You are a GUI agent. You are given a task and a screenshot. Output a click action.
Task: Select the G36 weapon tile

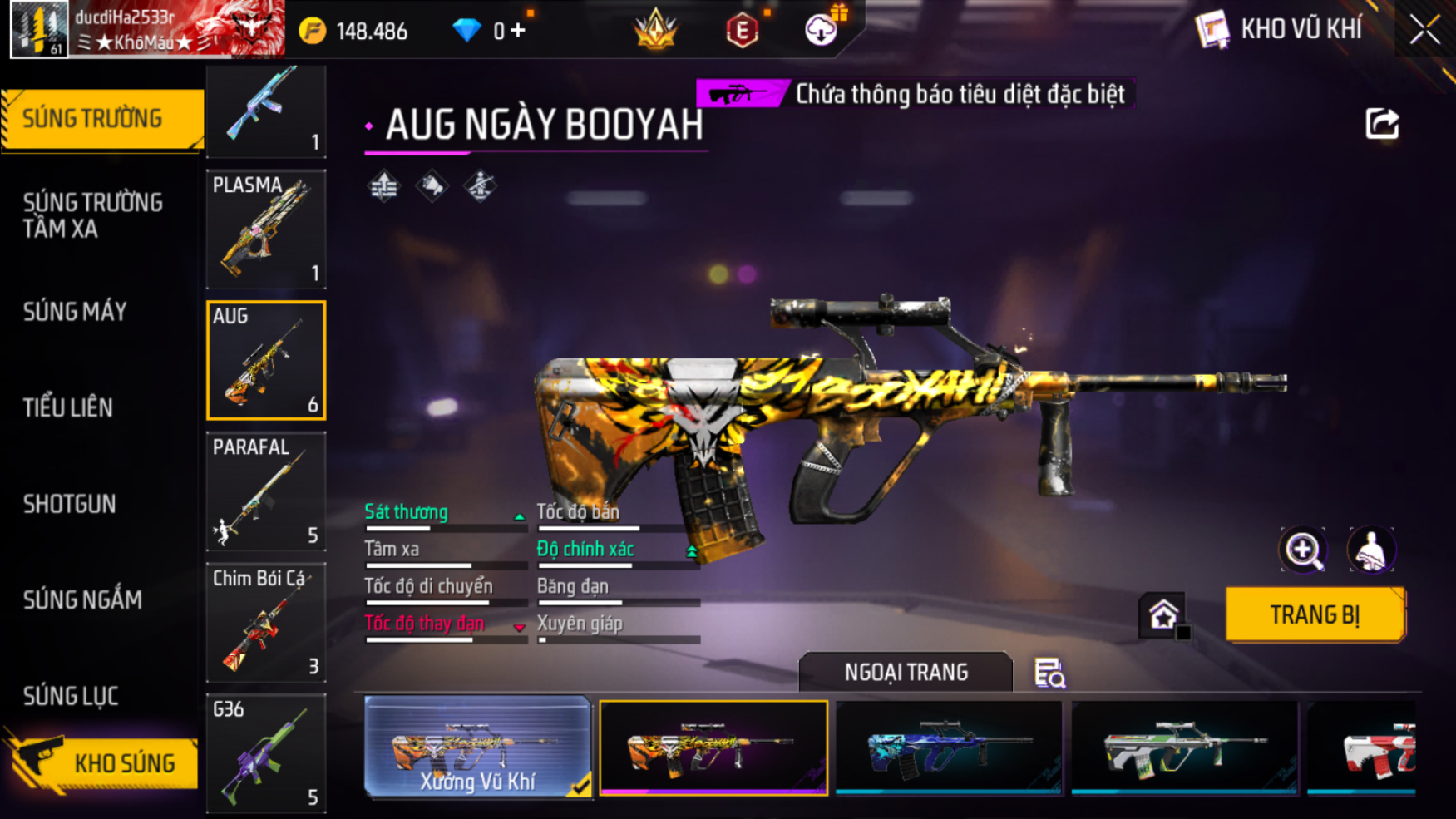(x=266, y=753)
